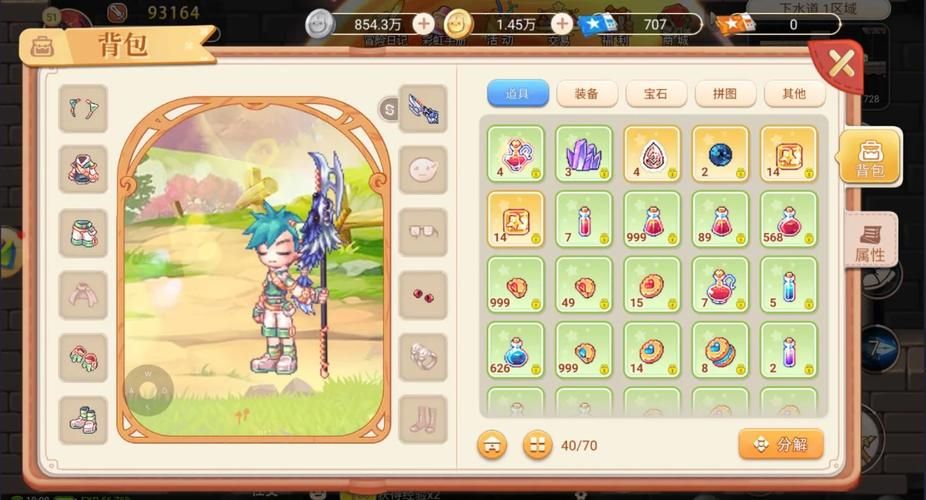Select the red potion stack of 568
Viewport: 926px width, 500px height.
tap(788, 219)
